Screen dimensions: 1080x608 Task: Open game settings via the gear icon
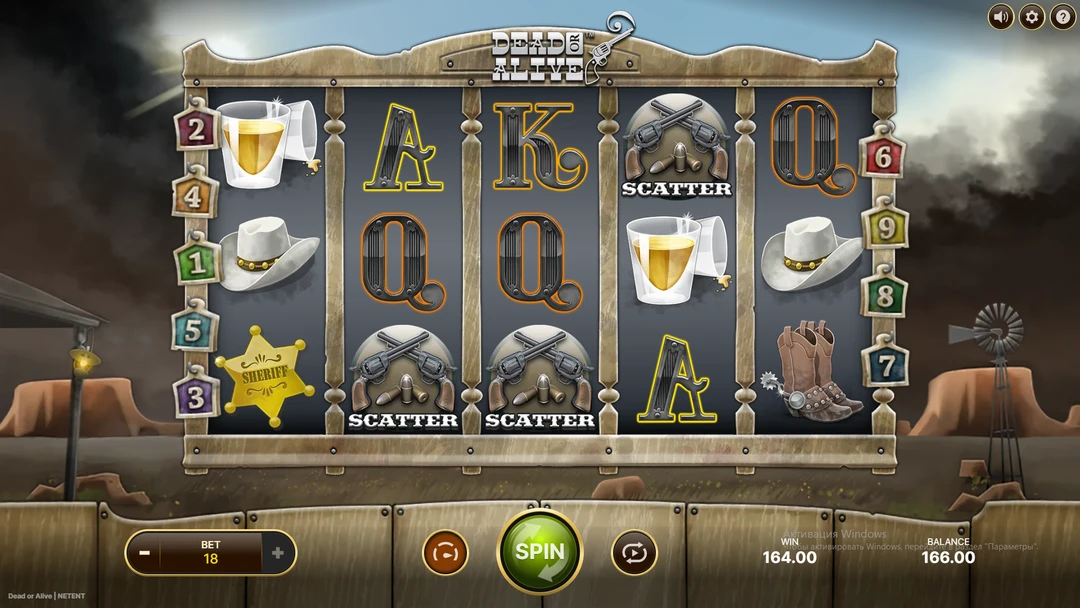click(1031, 17)
